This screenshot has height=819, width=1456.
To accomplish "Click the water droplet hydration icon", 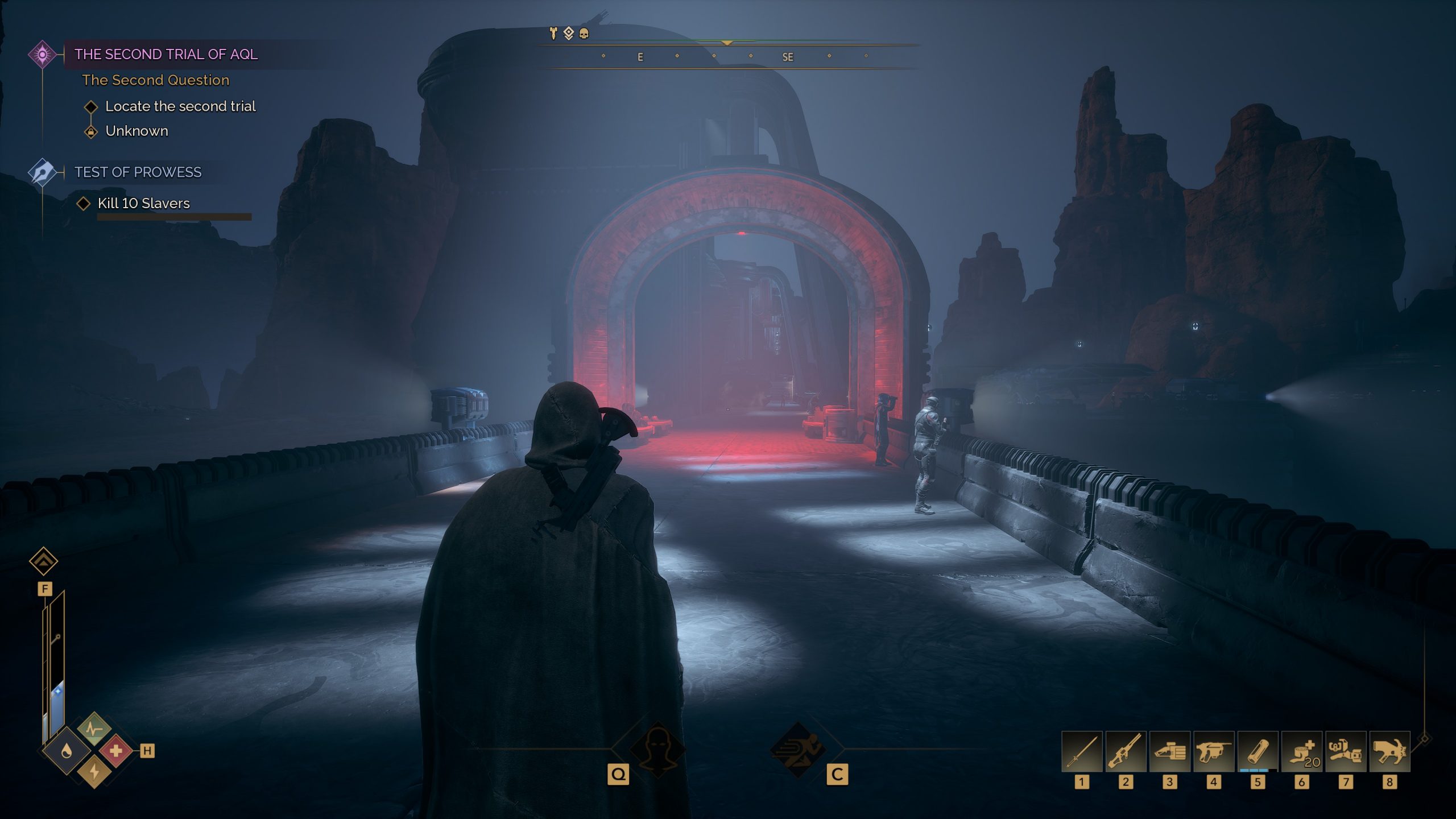I will (67, 751).
